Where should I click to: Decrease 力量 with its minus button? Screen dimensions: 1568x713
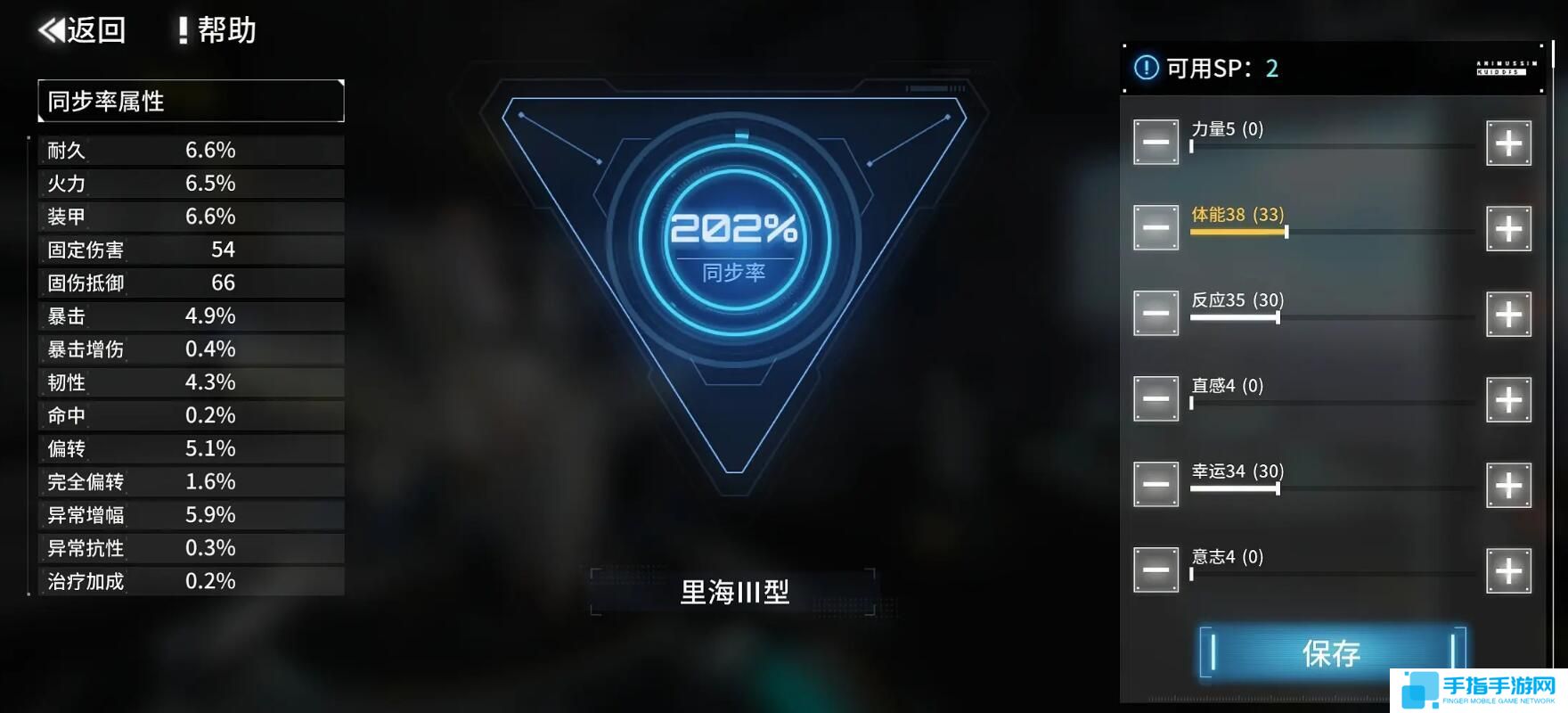(1156, 143)
